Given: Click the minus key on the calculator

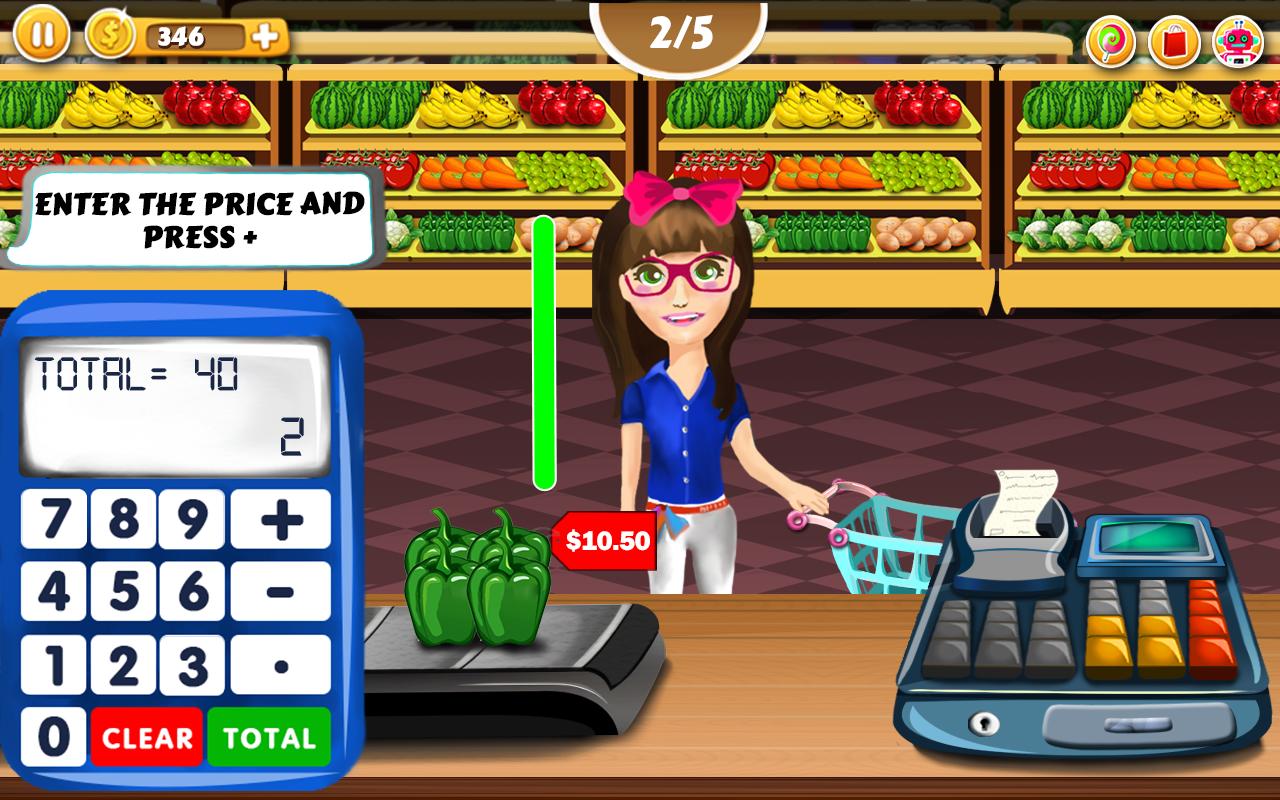Looking at the screenshot, I should tap(281, 592).
